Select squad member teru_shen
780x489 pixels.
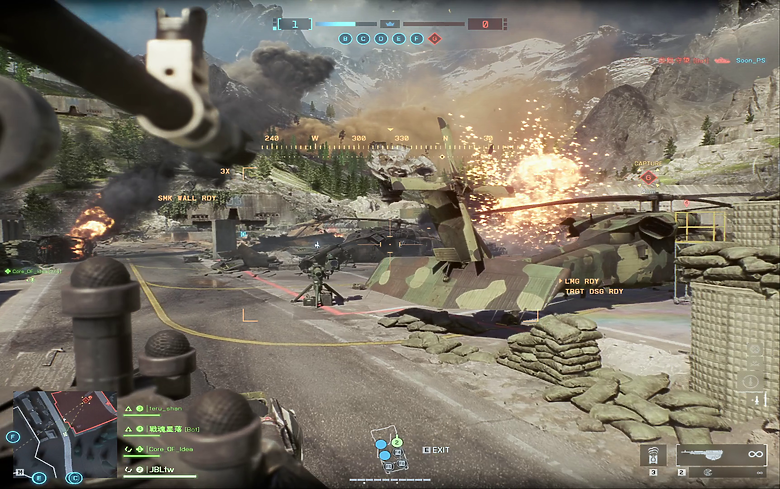(x=160, y=409)
